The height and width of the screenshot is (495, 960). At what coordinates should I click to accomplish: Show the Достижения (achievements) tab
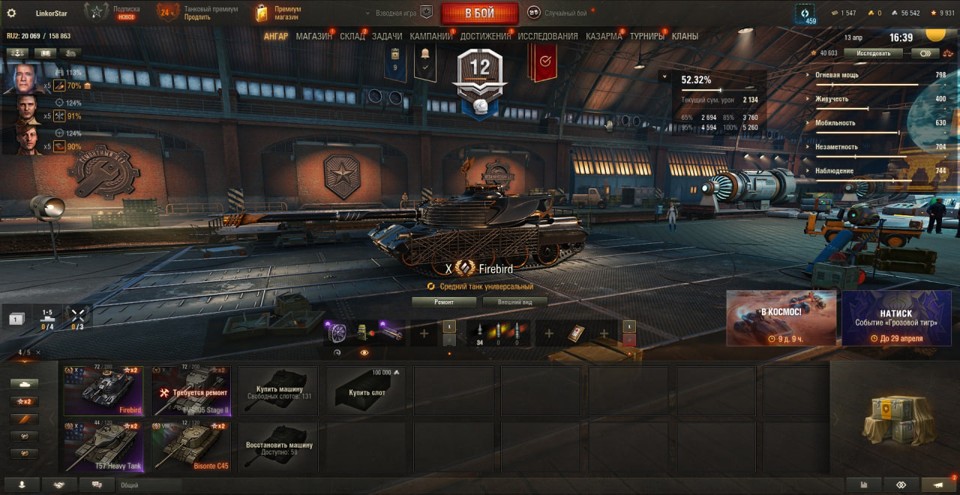(486, 36)
